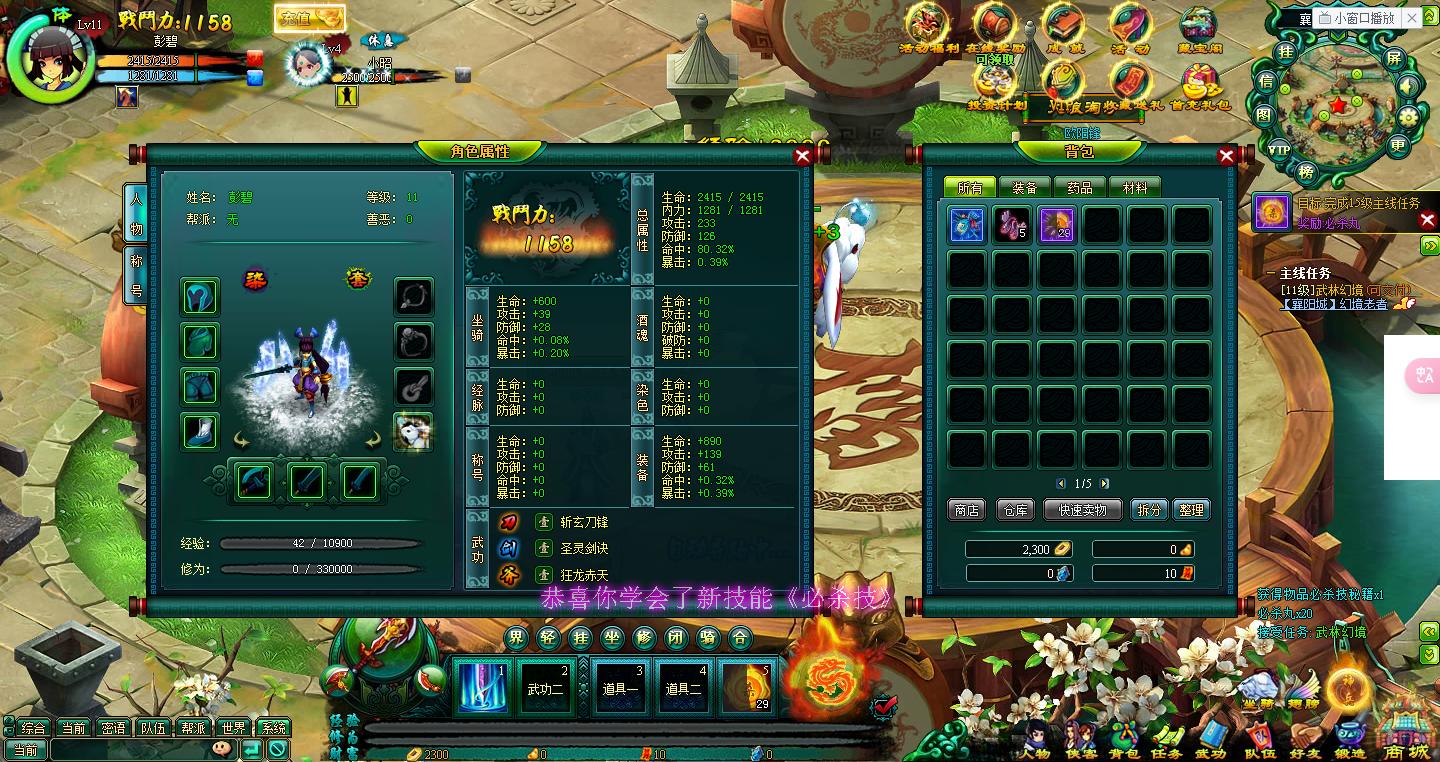The image size is (1440, 762).
Task: Switch to the 称号 title tab
Action: (136, 275)
